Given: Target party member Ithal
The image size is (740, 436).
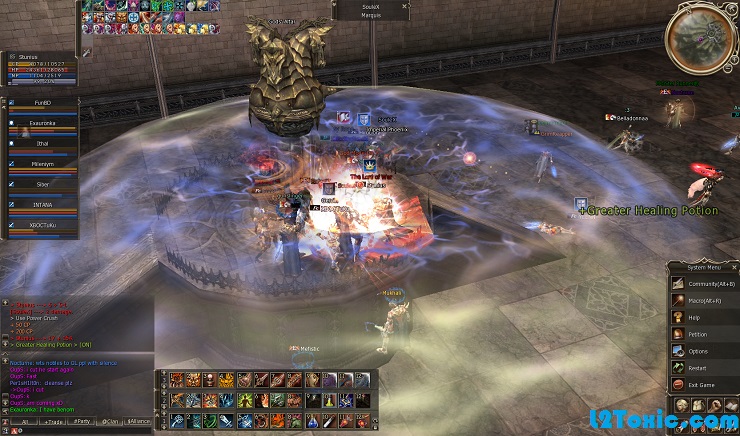Looking at the screenshot, I should 40,144.
